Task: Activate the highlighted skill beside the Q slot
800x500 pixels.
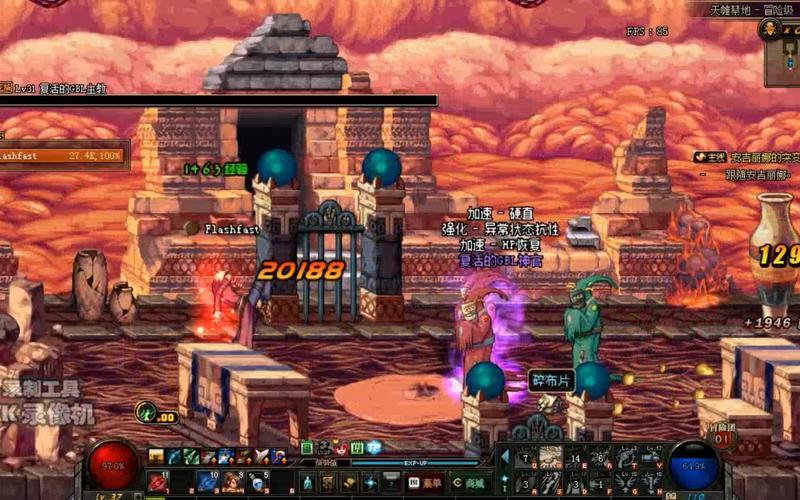Action: pos(551,458)
